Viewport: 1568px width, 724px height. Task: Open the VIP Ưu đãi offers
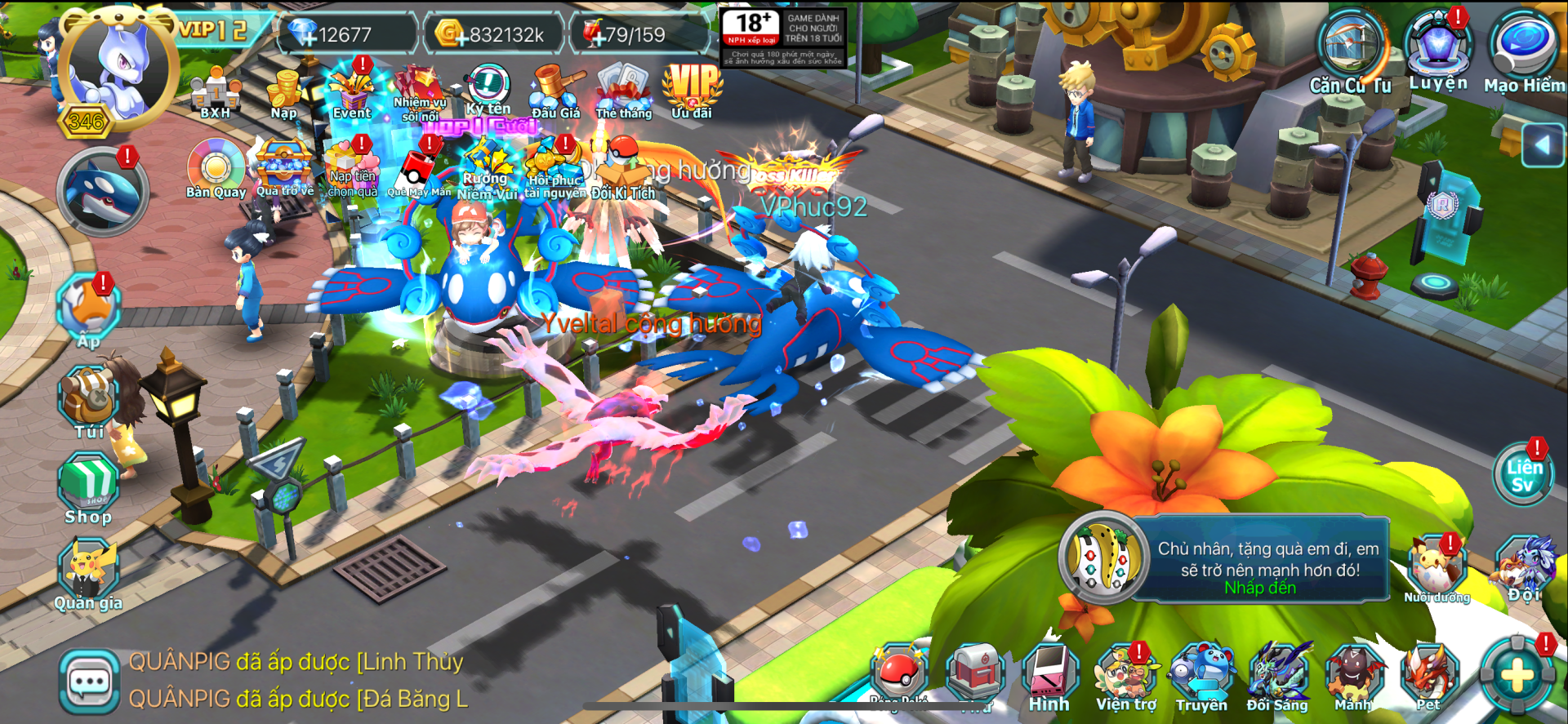[692, 90]
